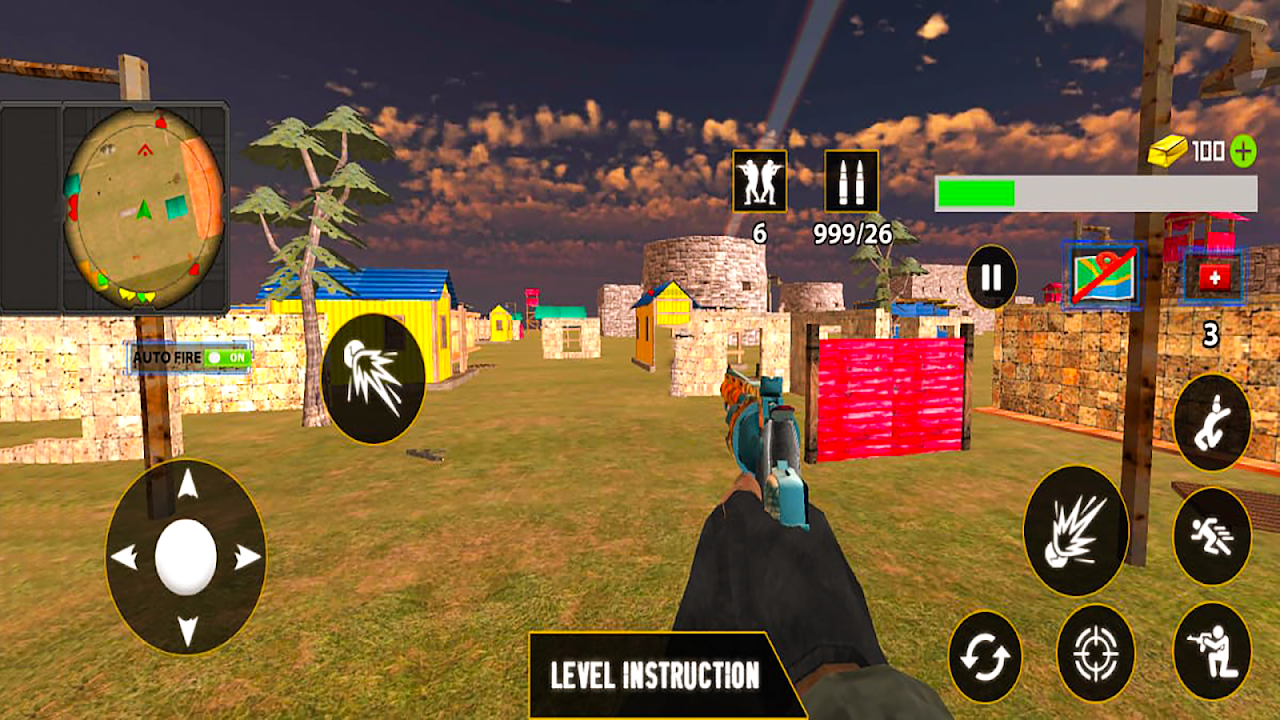Fire using the right-side shoot button
The width and height of the screenshot is (1280, 720).
1075,531
